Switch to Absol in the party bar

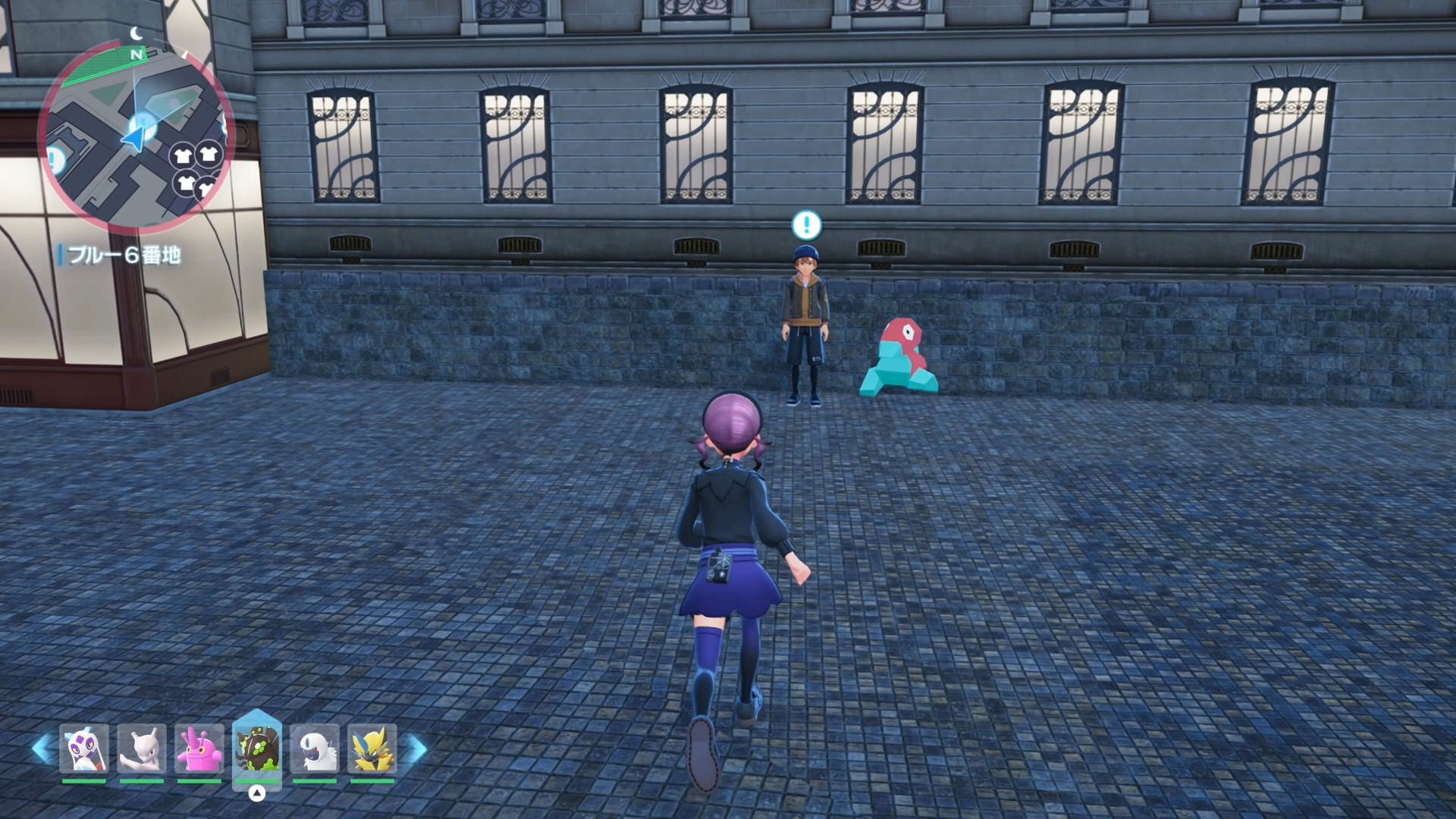[315, 749]
